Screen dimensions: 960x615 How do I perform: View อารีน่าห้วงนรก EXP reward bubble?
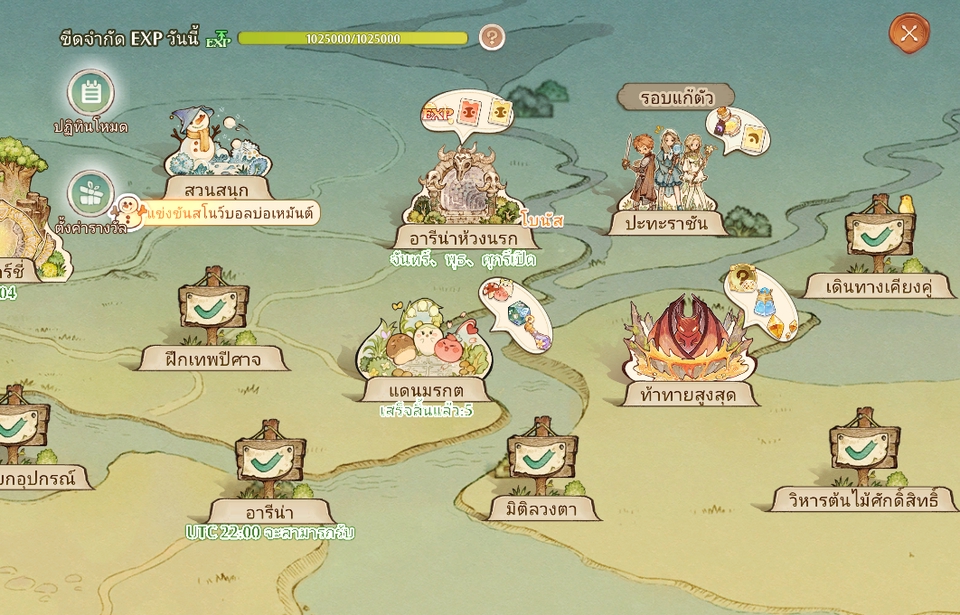tap(467, 115)
